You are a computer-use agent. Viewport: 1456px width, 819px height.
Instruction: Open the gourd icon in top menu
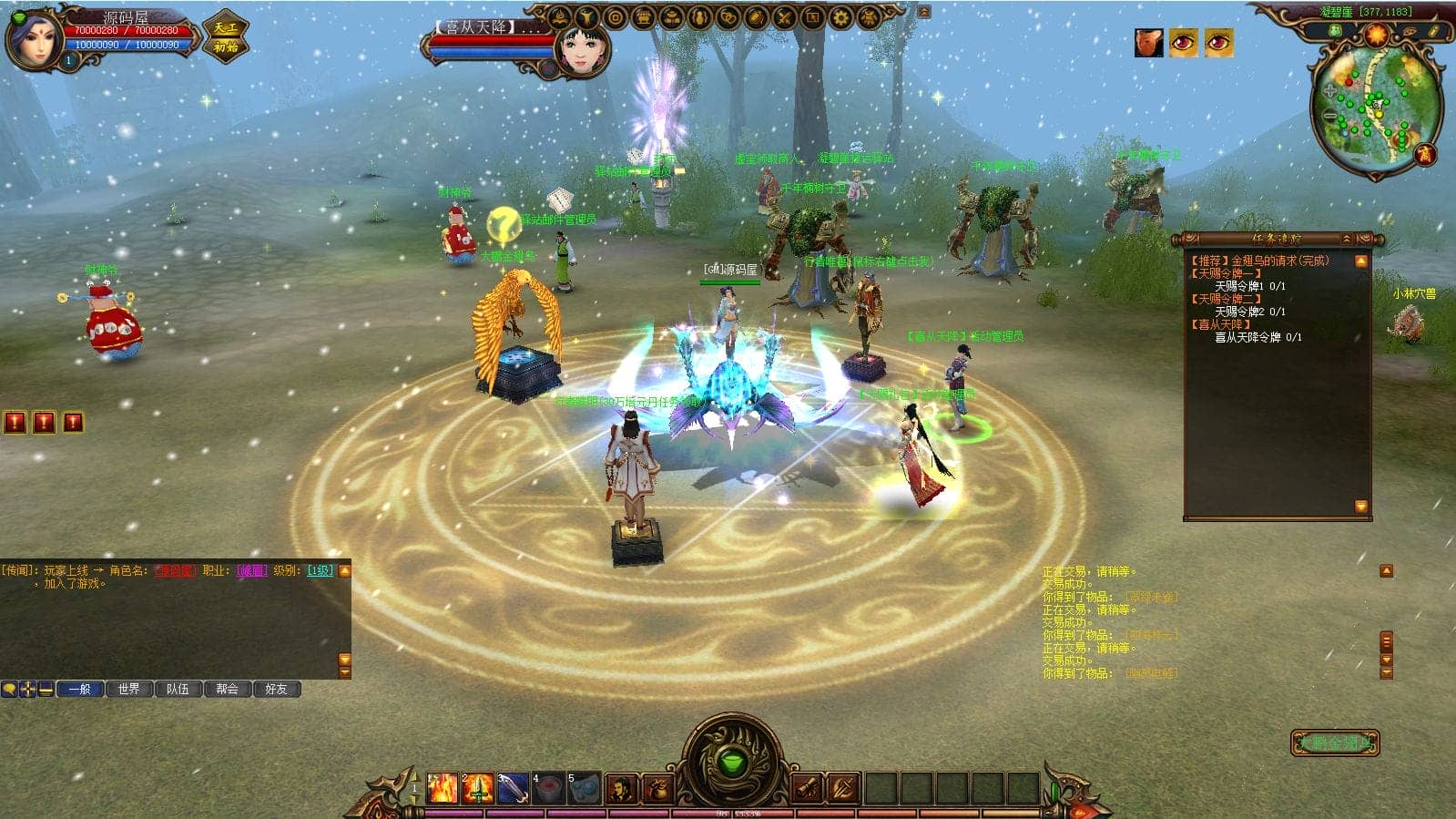point(699,17)
